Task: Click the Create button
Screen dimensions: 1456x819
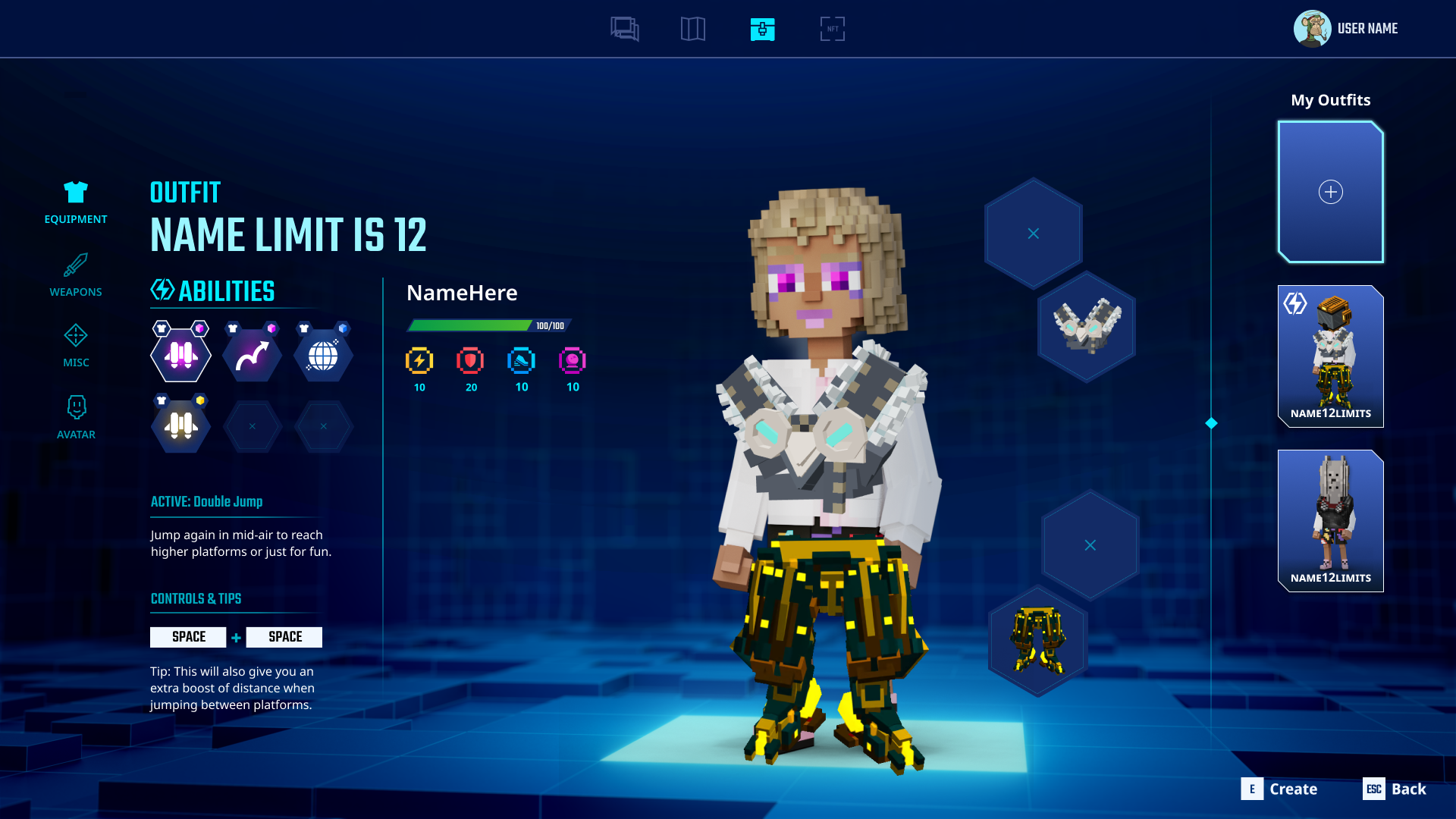Action: [x=1280, y=789]
